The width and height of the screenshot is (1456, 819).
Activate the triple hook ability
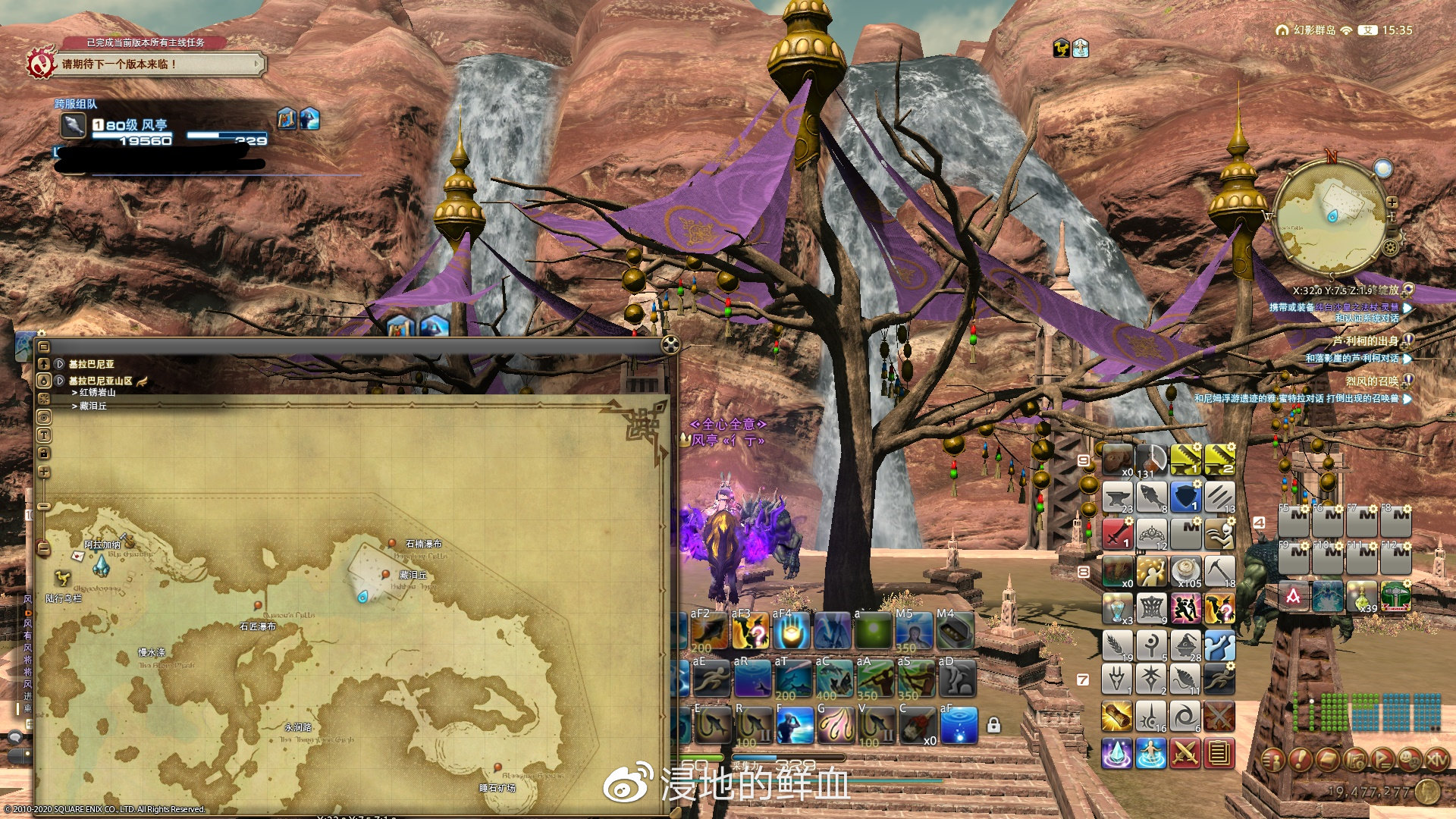834,726
